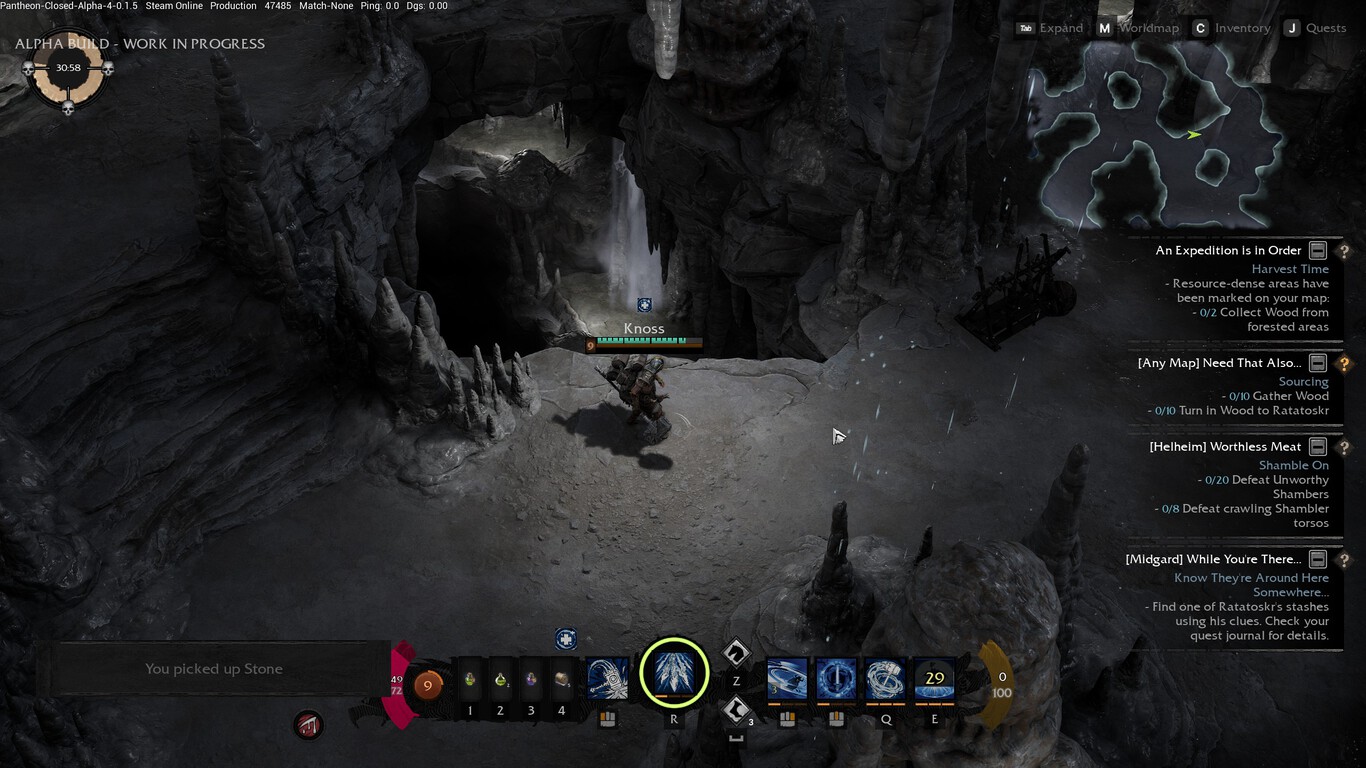
Task: Trigger the horse mount icon above Z
Action: tap(737, 653)
